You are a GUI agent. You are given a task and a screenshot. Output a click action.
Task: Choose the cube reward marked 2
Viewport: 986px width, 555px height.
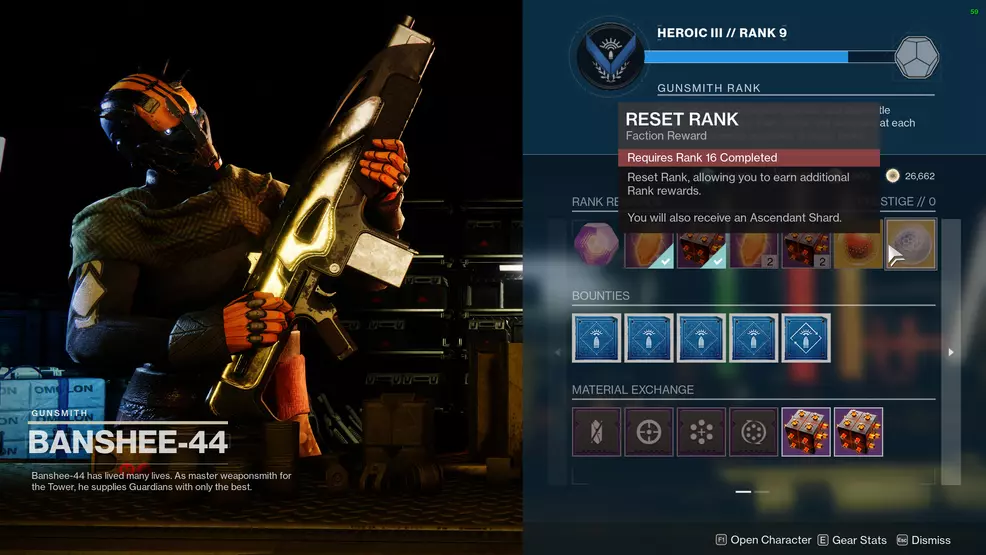tap(806, 247)
